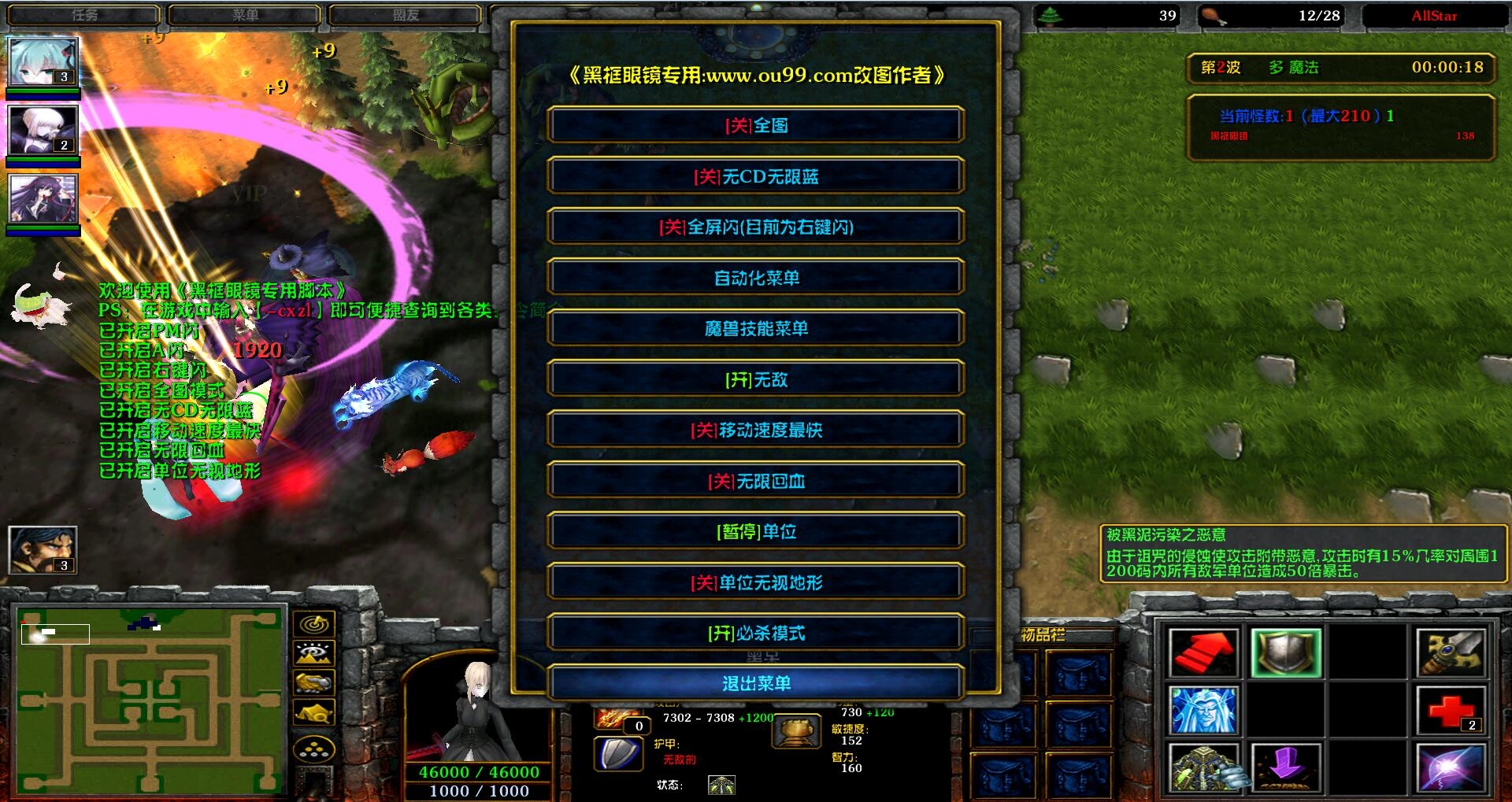Select the silver shield inventory item
This screenshot has width=1512, height=802.
coord(1285,652)
